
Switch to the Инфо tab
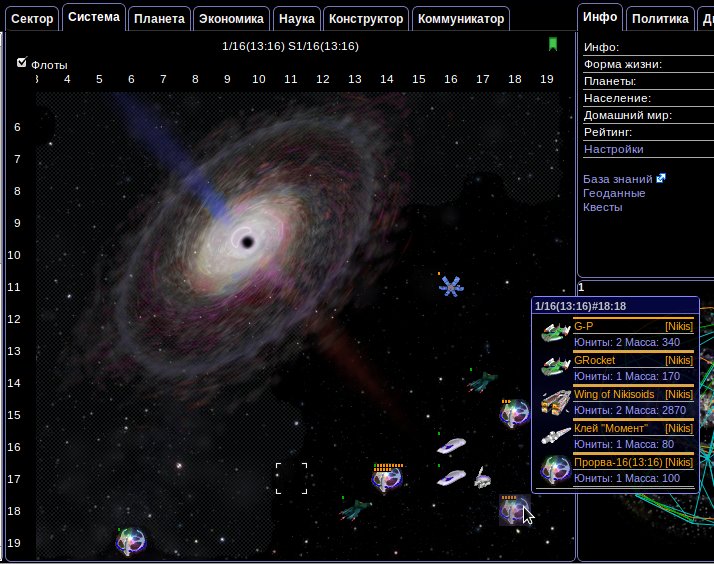[600, 17]
